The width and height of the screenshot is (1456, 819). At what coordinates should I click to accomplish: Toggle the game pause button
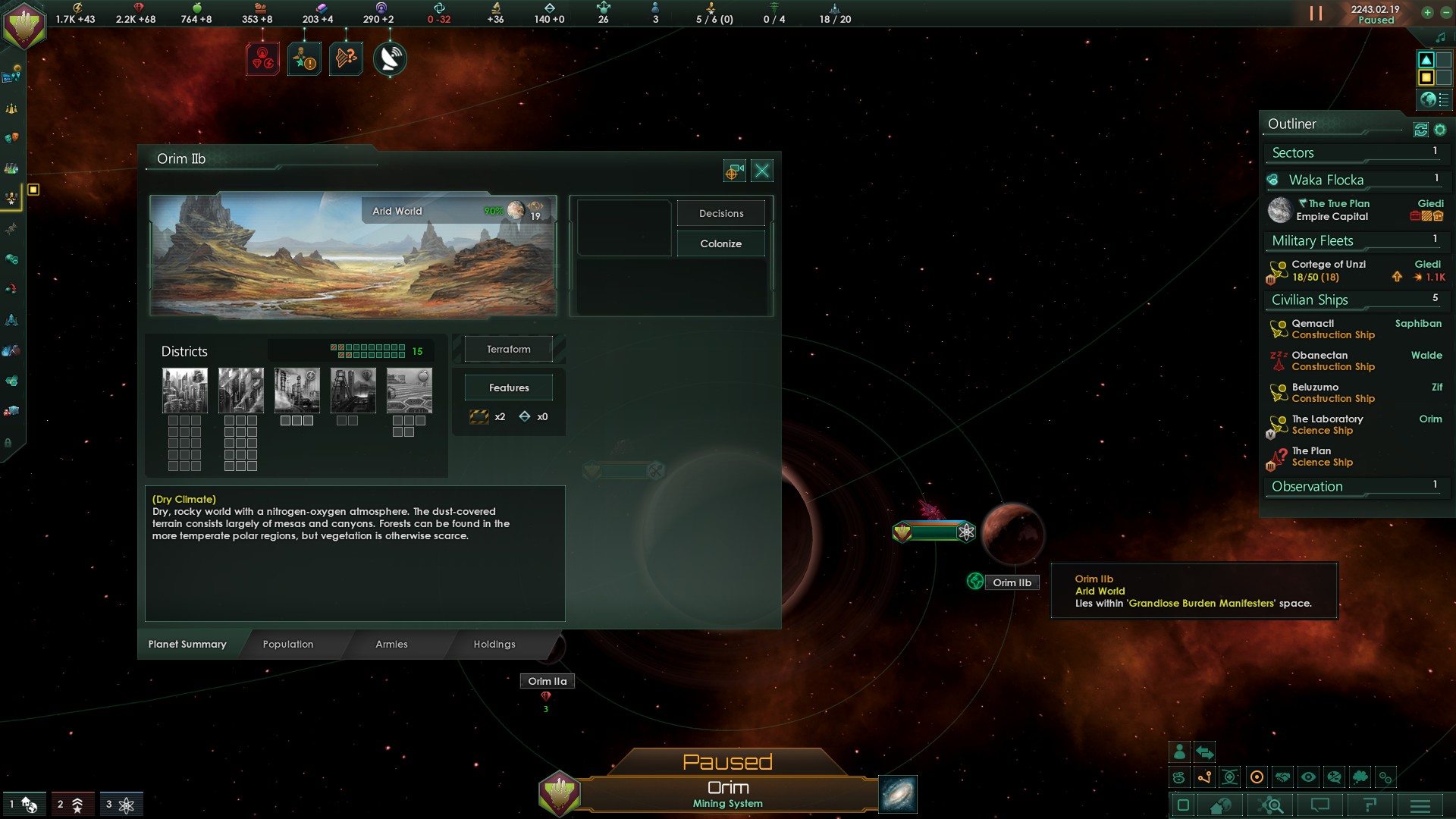pos(1316,14)
